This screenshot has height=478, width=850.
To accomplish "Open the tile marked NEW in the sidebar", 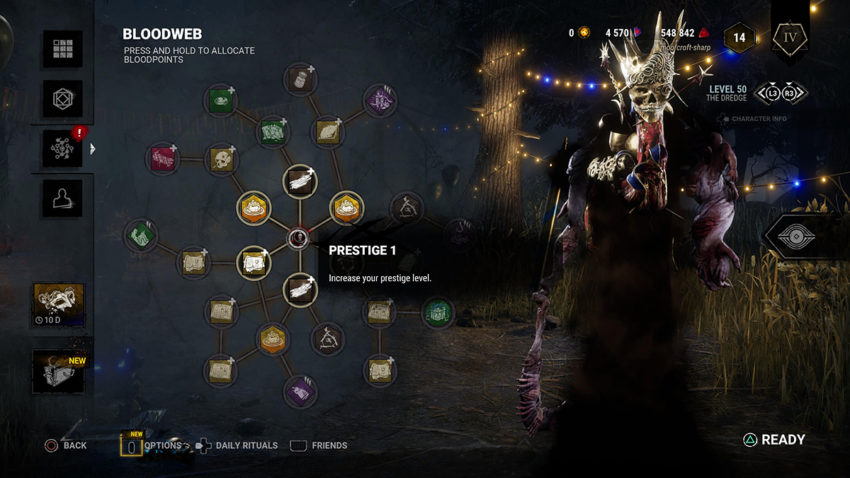I will [x=58, y=371].
